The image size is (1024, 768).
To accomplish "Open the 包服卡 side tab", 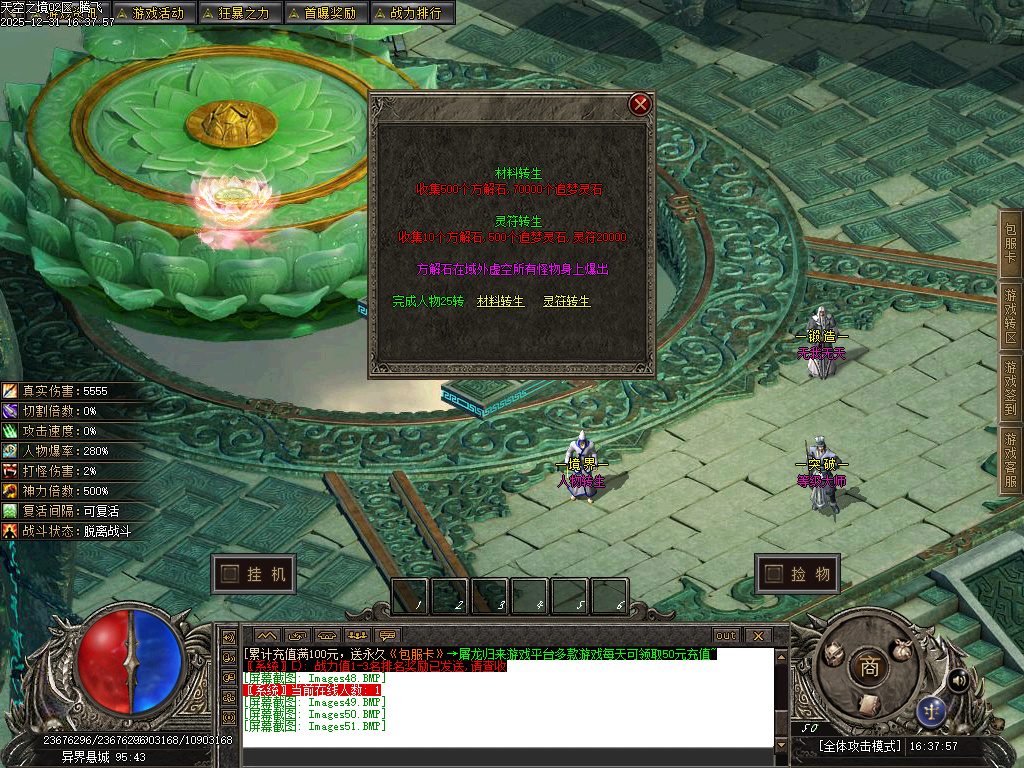I will [x=1011, y=242].
